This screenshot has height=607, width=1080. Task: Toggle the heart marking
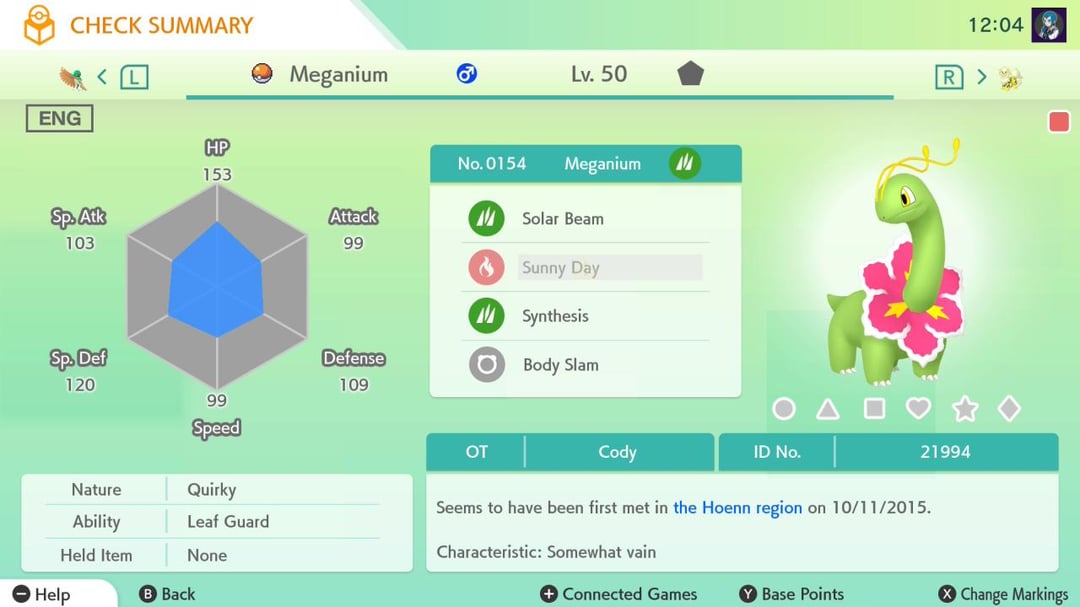click(918, 409)
